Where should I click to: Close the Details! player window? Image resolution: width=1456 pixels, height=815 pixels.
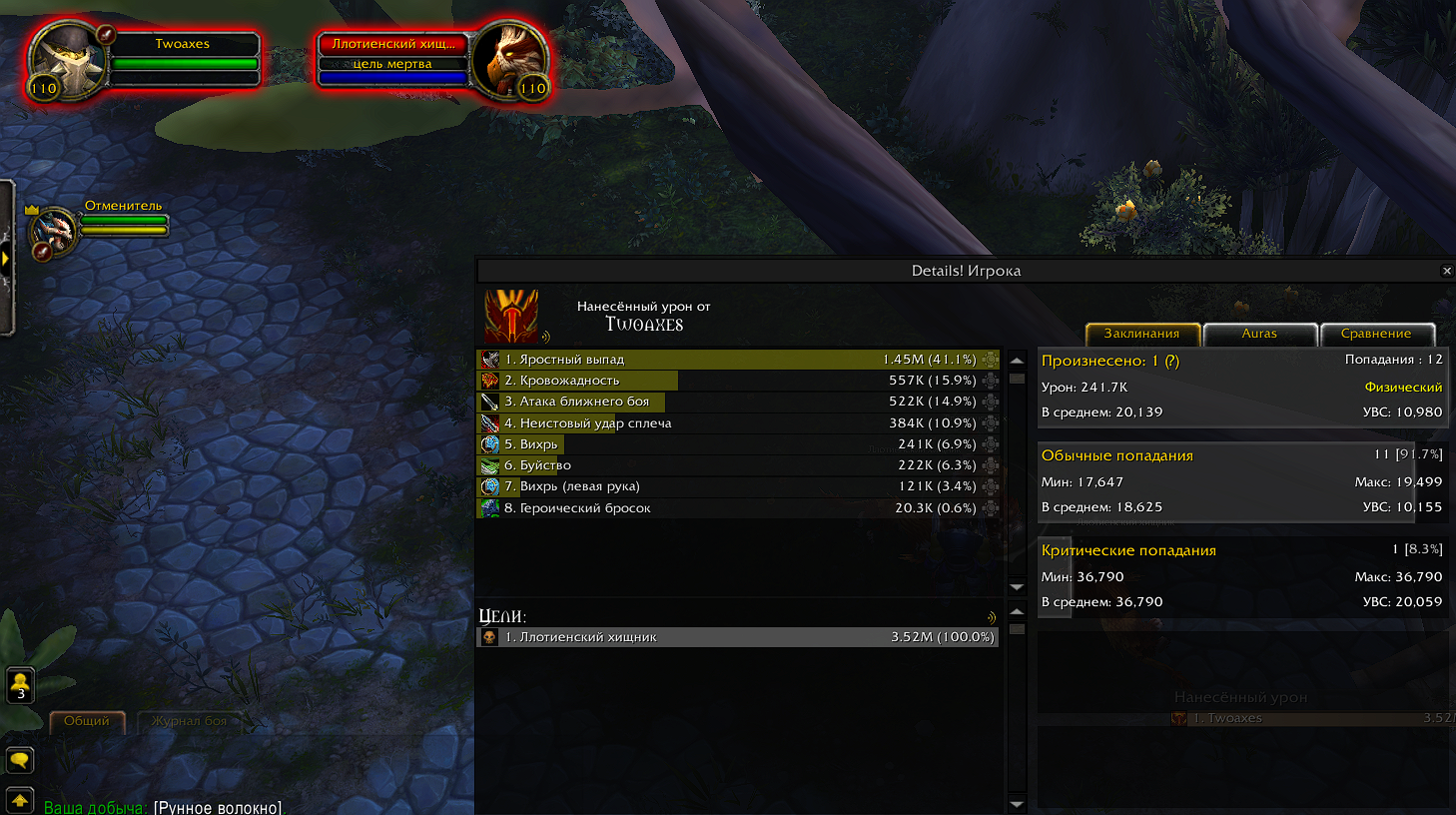click(x=1446, y=271)
